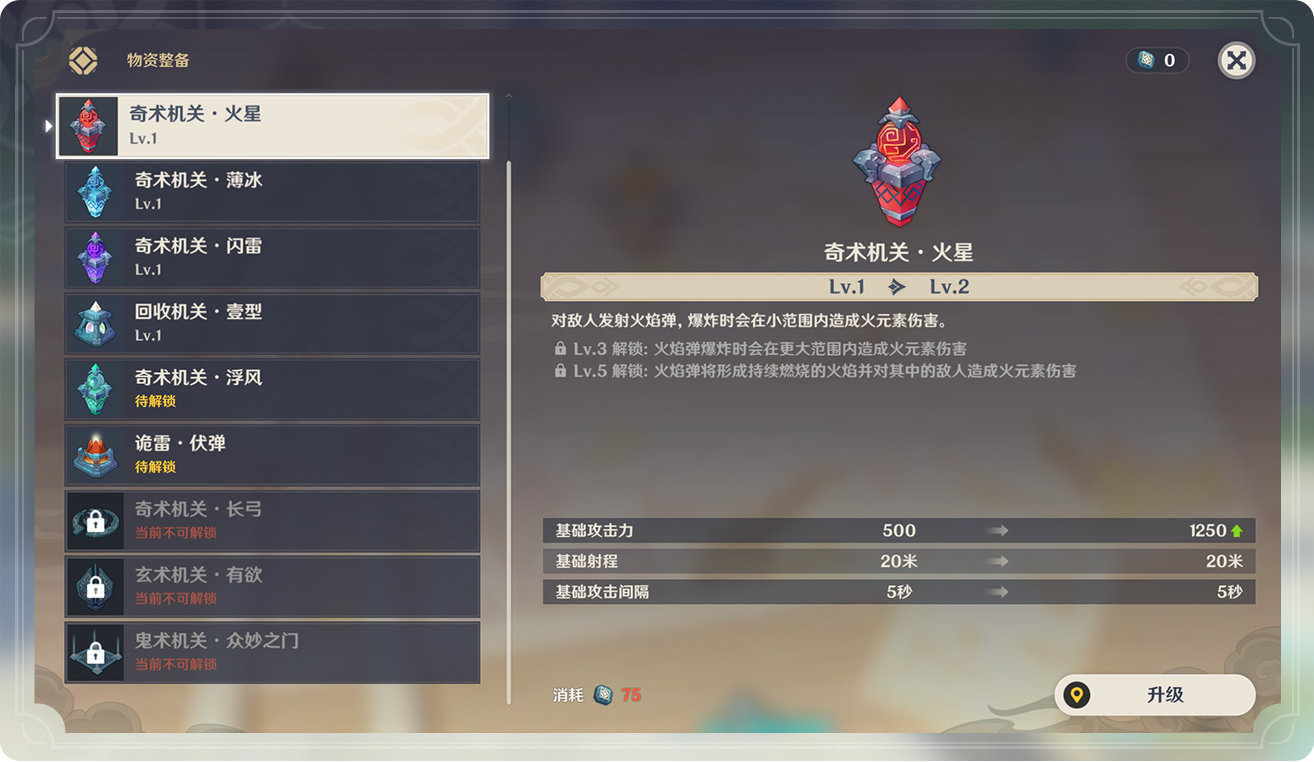
Task: Click the lock icon on 玄术机关·有欲
Action: click(94, 586)
